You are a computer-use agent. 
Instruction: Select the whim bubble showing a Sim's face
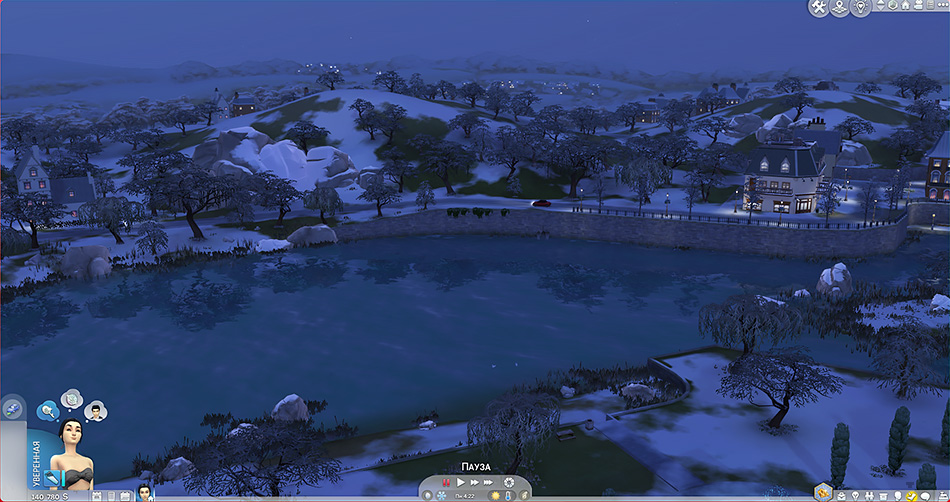click(96, 410)
